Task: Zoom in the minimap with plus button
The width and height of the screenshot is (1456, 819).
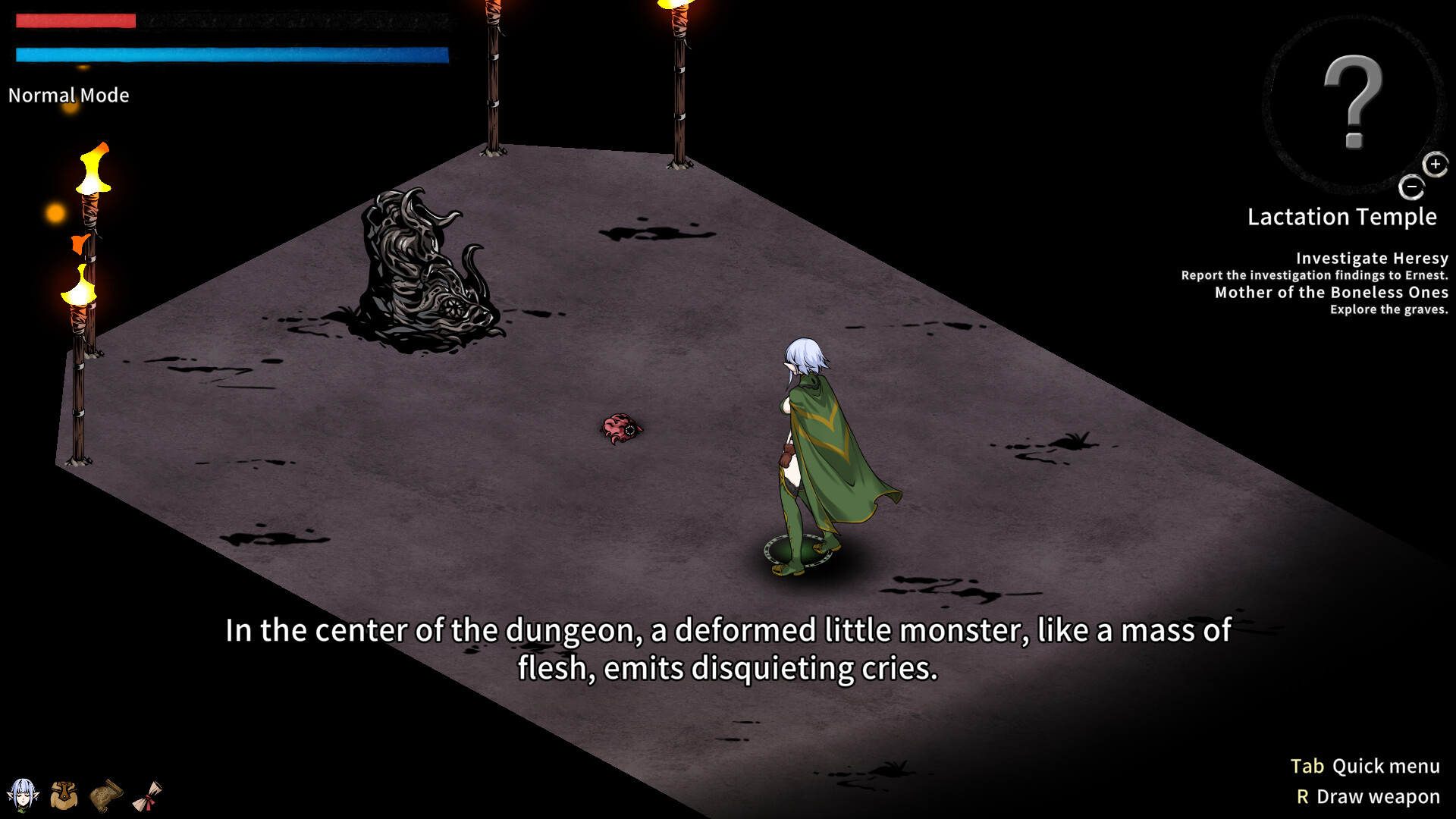Action: coord(1435,164)
